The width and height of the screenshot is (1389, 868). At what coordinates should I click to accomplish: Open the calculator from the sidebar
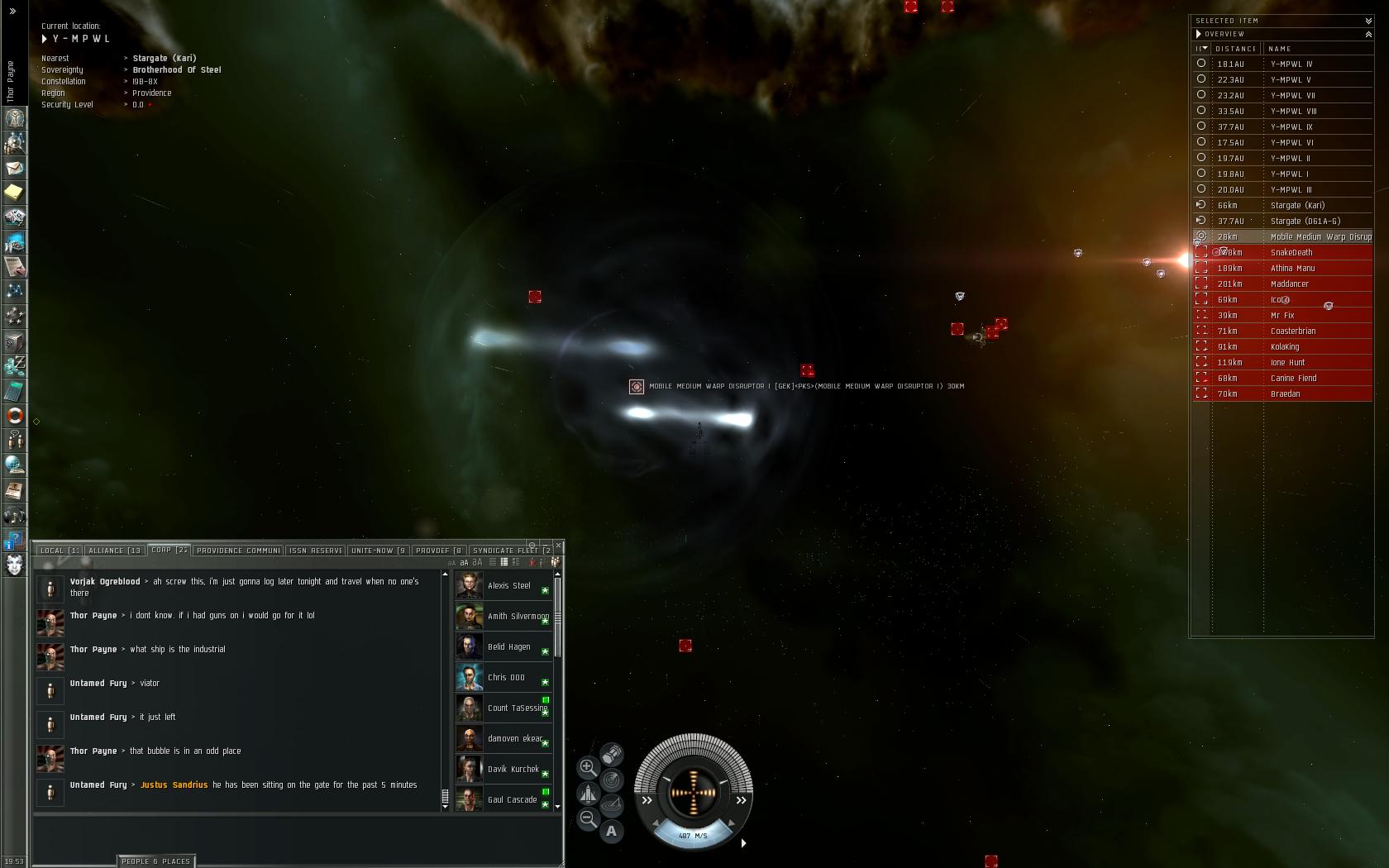pyautogui.click(x=15, y=391)
